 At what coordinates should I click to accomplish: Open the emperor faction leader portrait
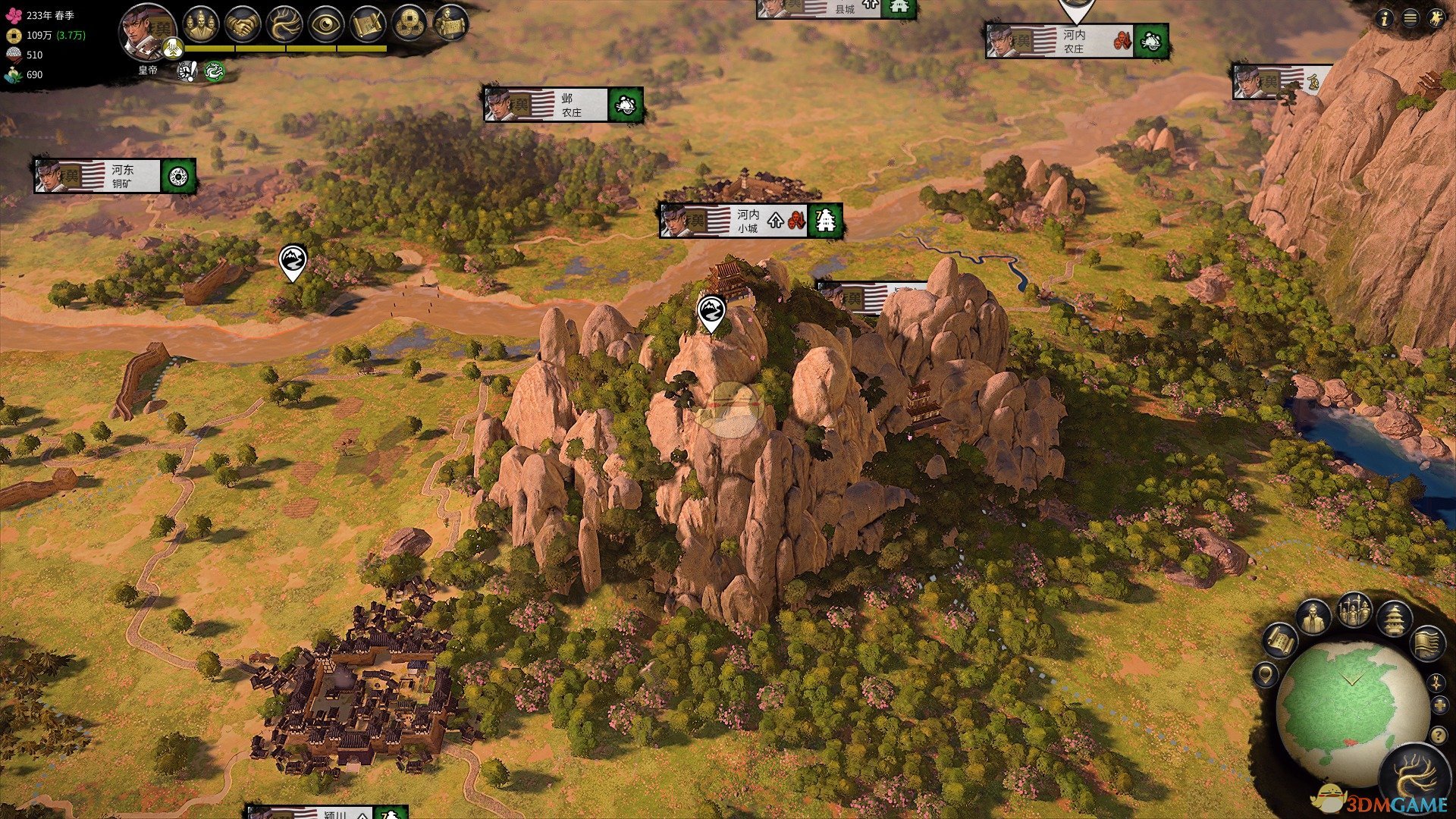click(x=146, y=32)
